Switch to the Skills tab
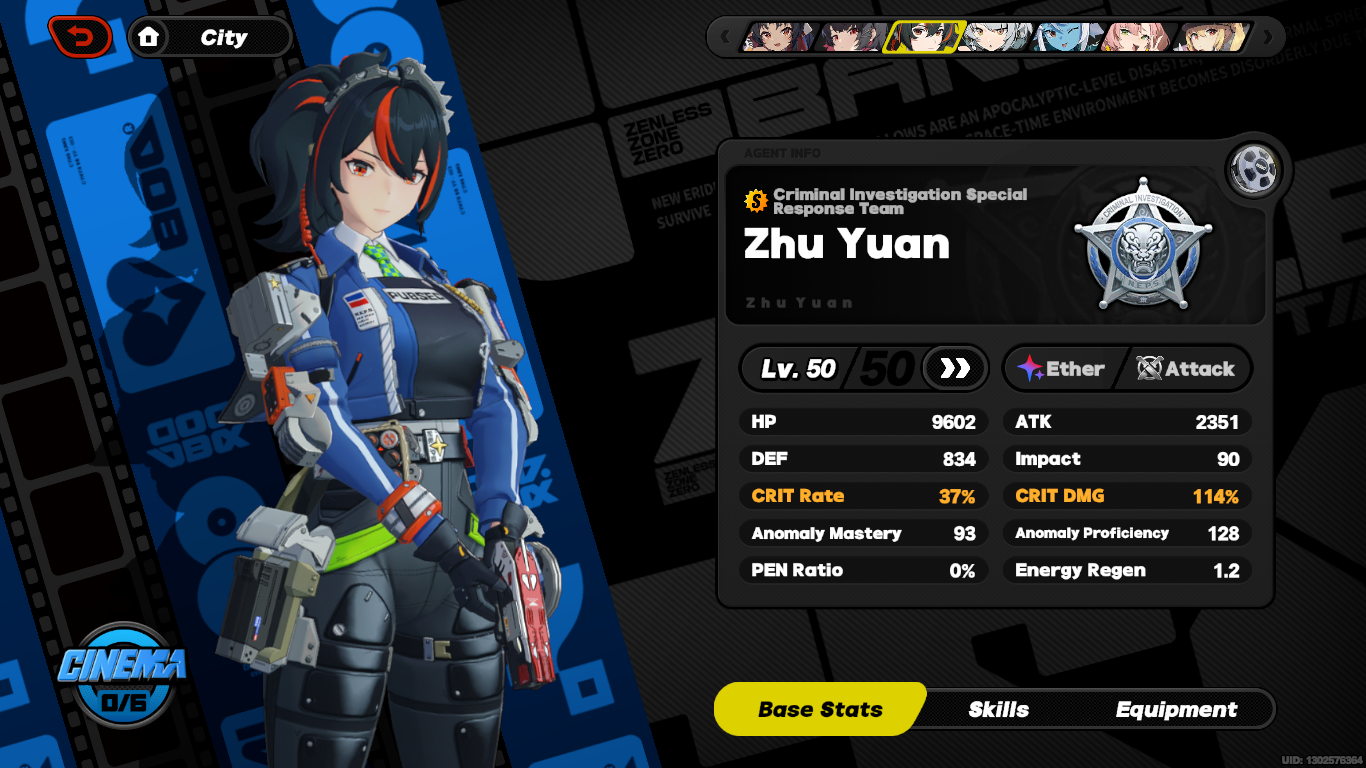Screen dimensions: 1366x768 click(x=997, y=709)
